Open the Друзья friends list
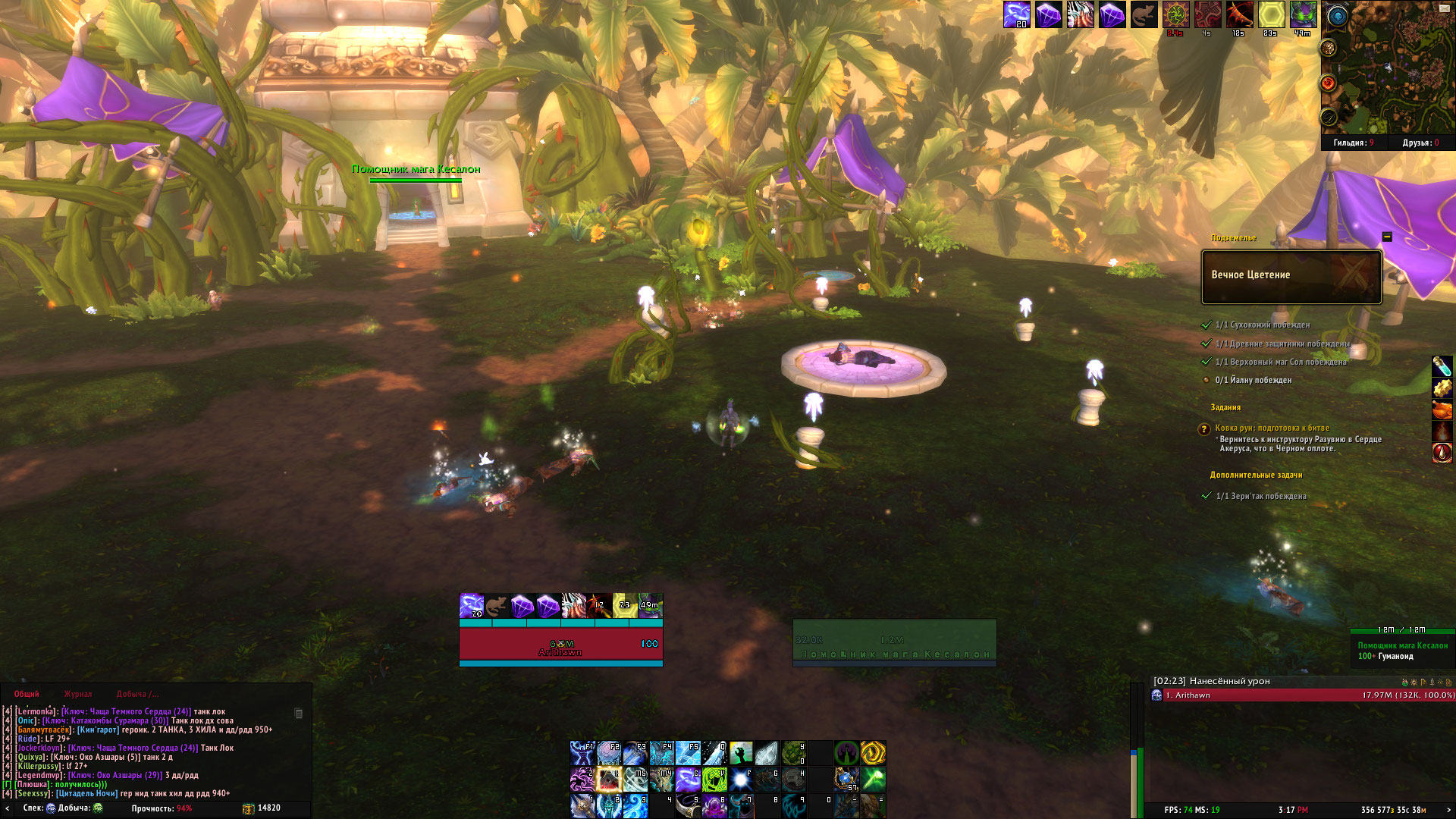The image size is (1456, 819). [x=1420, y=143]
